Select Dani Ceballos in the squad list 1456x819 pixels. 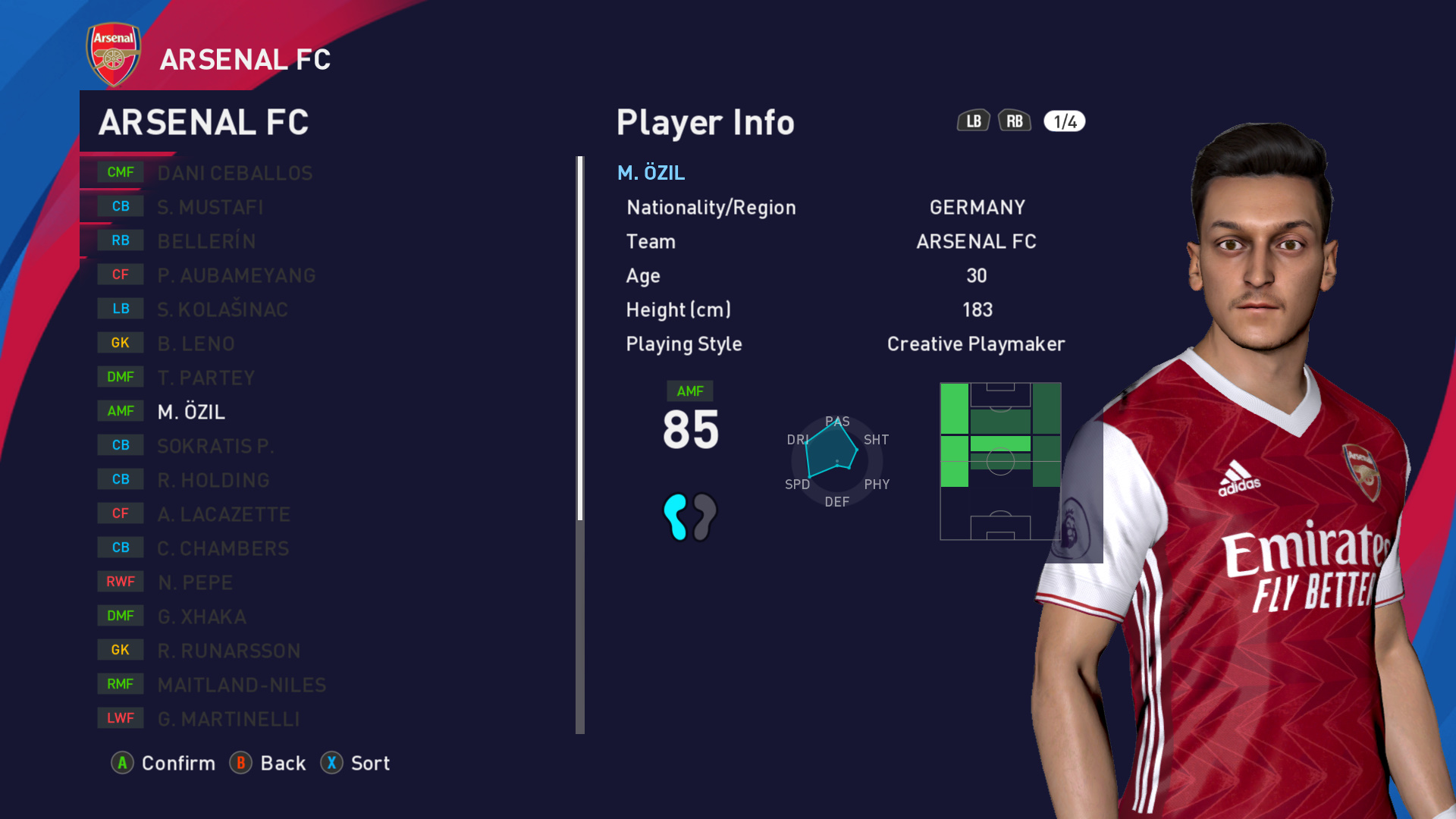point(235,173)
